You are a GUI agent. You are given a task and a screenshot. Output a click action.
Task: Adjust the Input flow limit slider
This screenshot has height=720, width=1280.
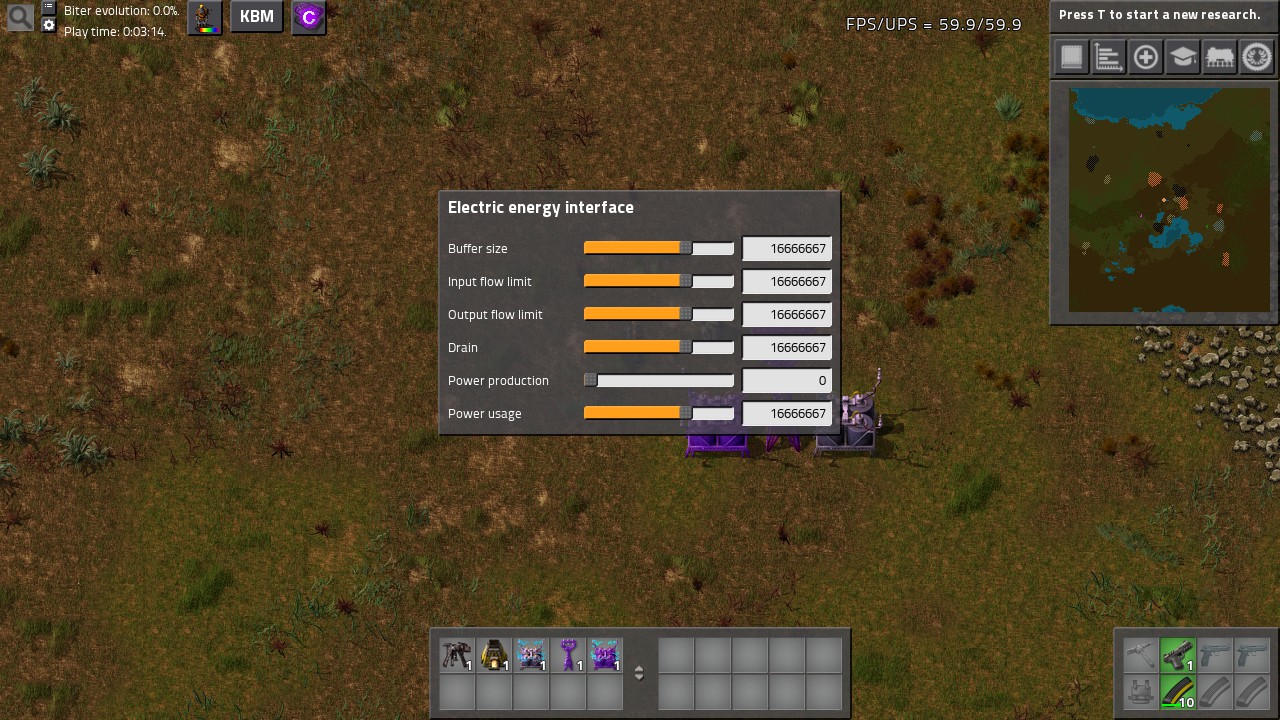[x=686, y=281]
